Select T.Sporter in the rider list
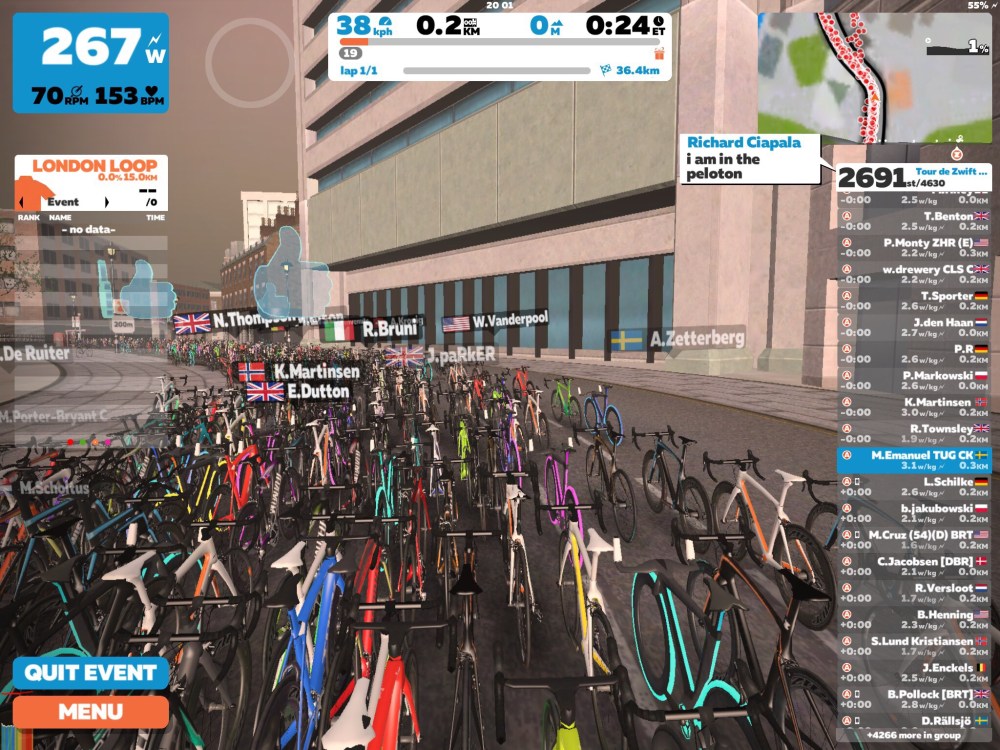The width and height of the screenshot is (1000, 750). pyautogui.click(x=913, y=301)
